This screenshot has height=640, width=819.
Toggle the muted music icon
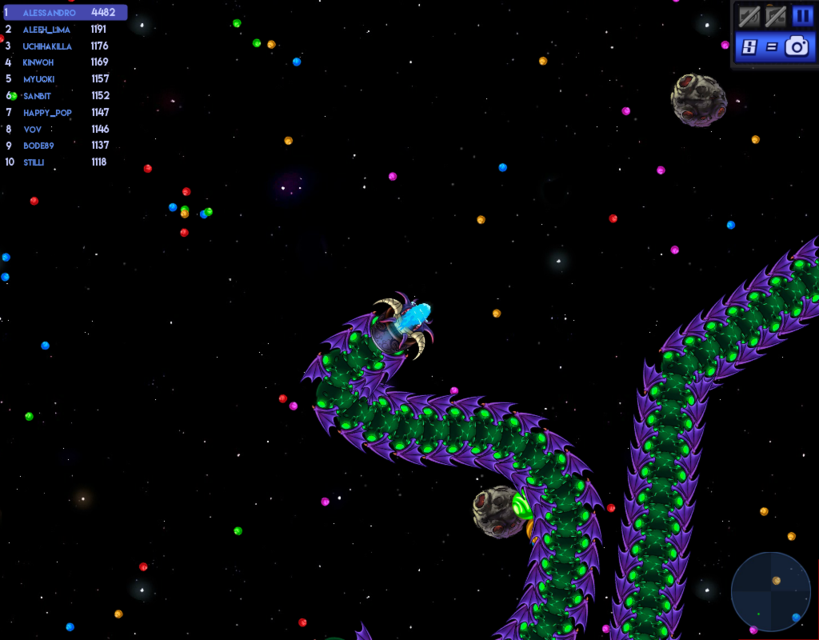pyautogui.click(x=775, y=16)
